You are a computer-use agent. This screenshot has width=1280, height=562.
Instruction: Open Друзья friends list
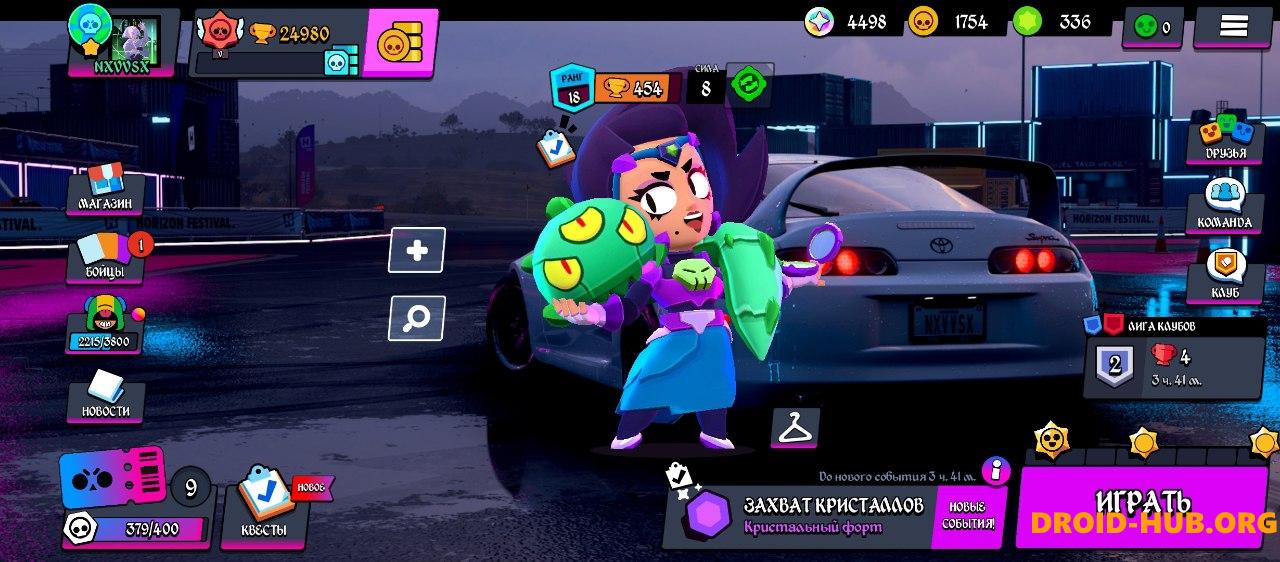tap(1225, 140)
